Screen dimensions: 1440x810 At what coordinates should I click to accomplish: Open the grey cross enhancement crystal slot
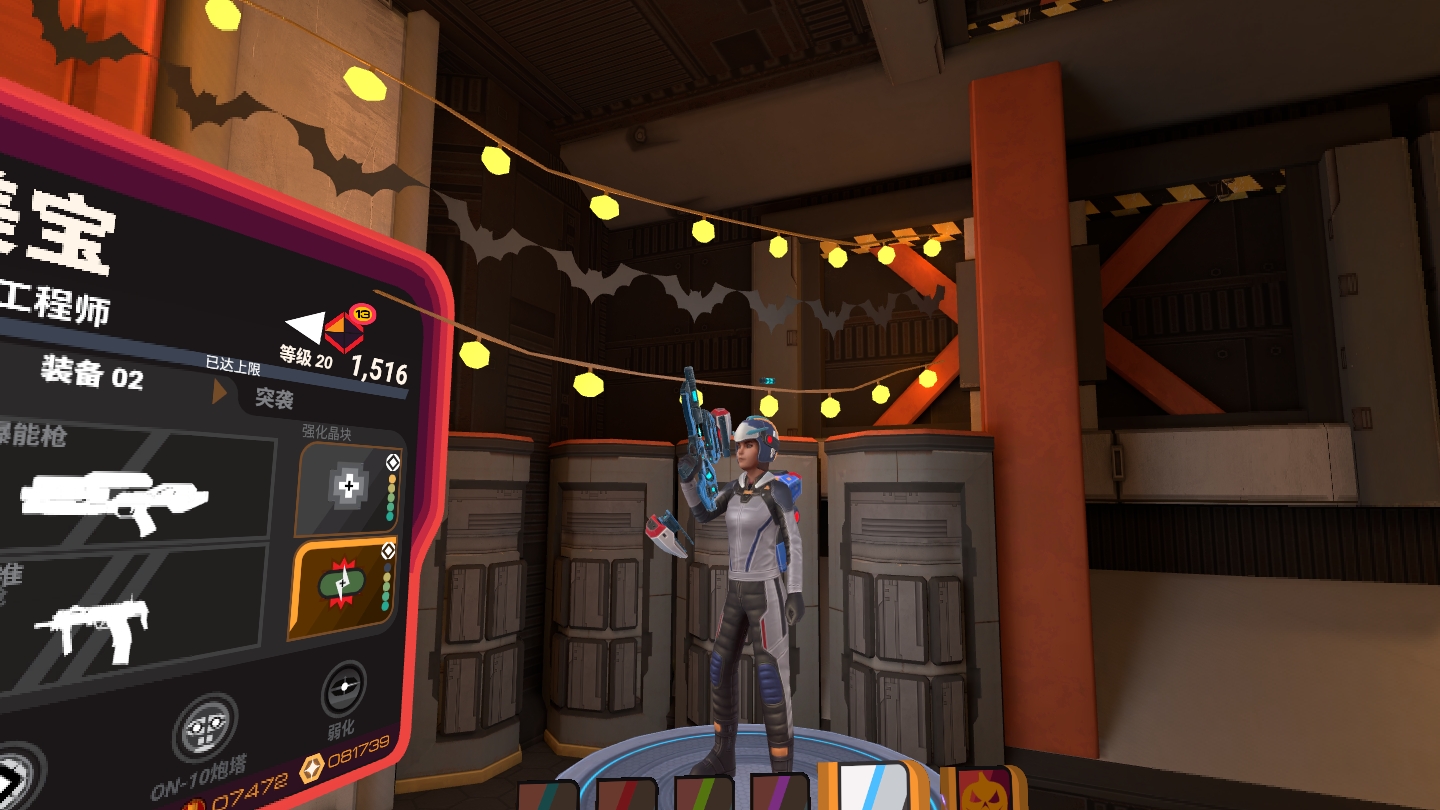[351, 489]
